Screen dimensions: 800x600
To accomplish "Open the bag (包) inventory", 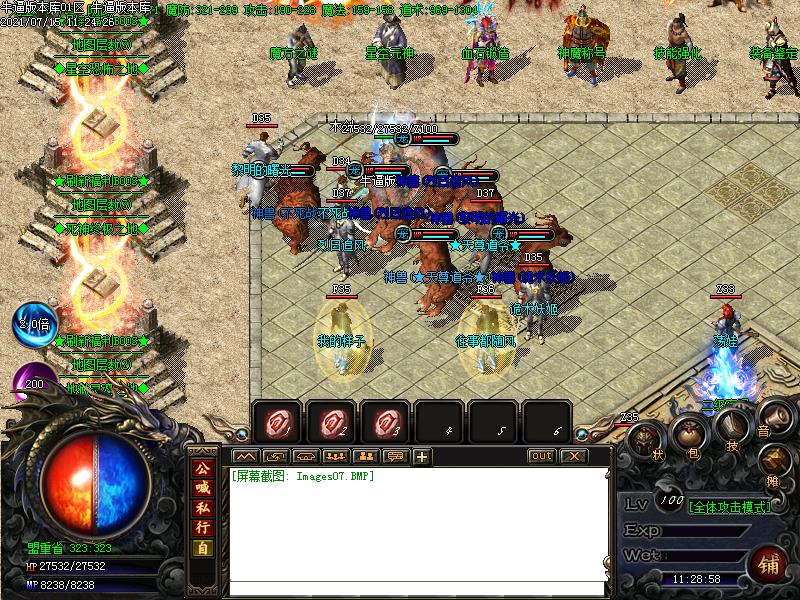I will point(687,435).
